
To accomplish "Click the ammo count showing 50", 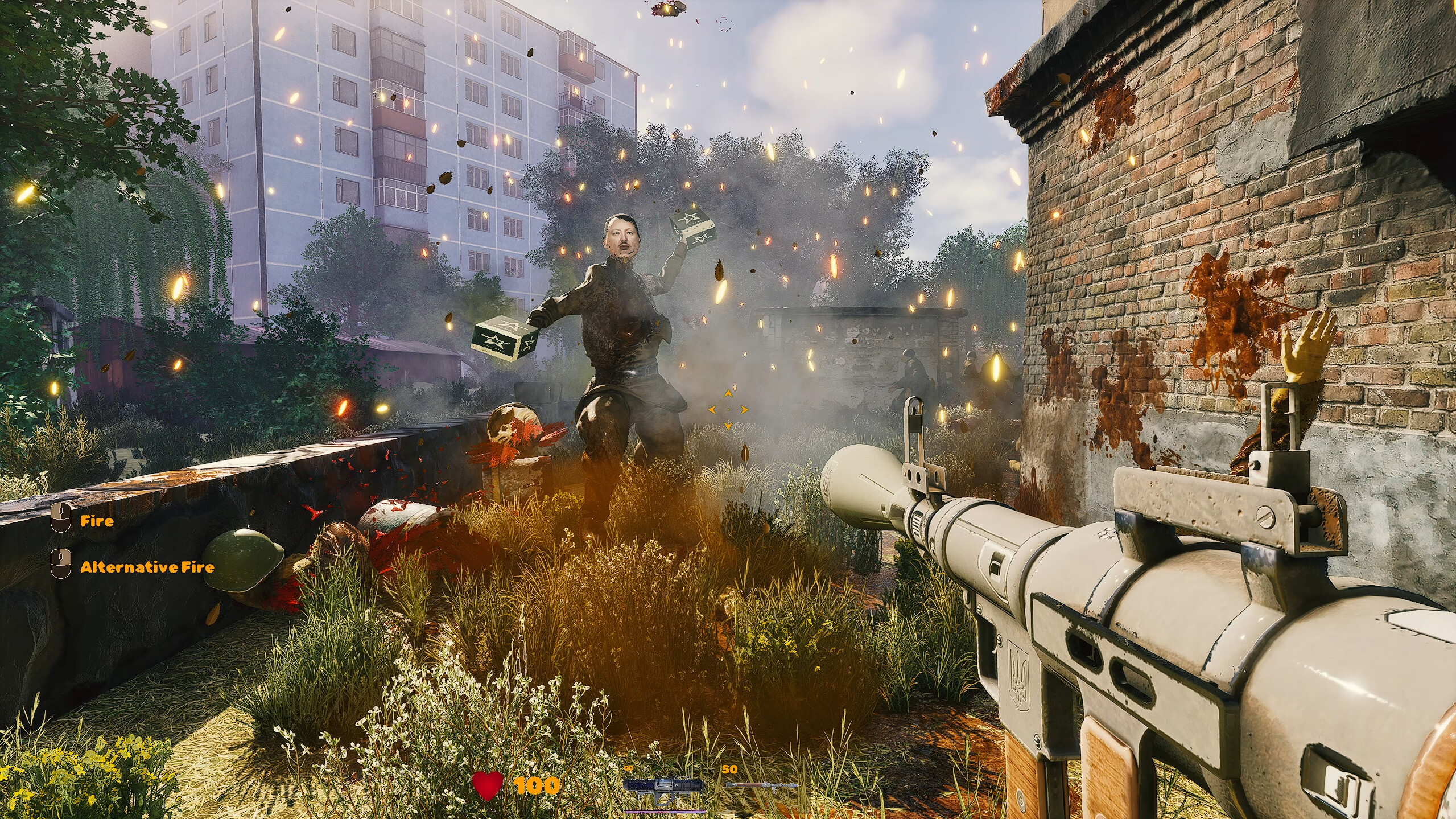I will pyautogui.click(x=730, y=769).
